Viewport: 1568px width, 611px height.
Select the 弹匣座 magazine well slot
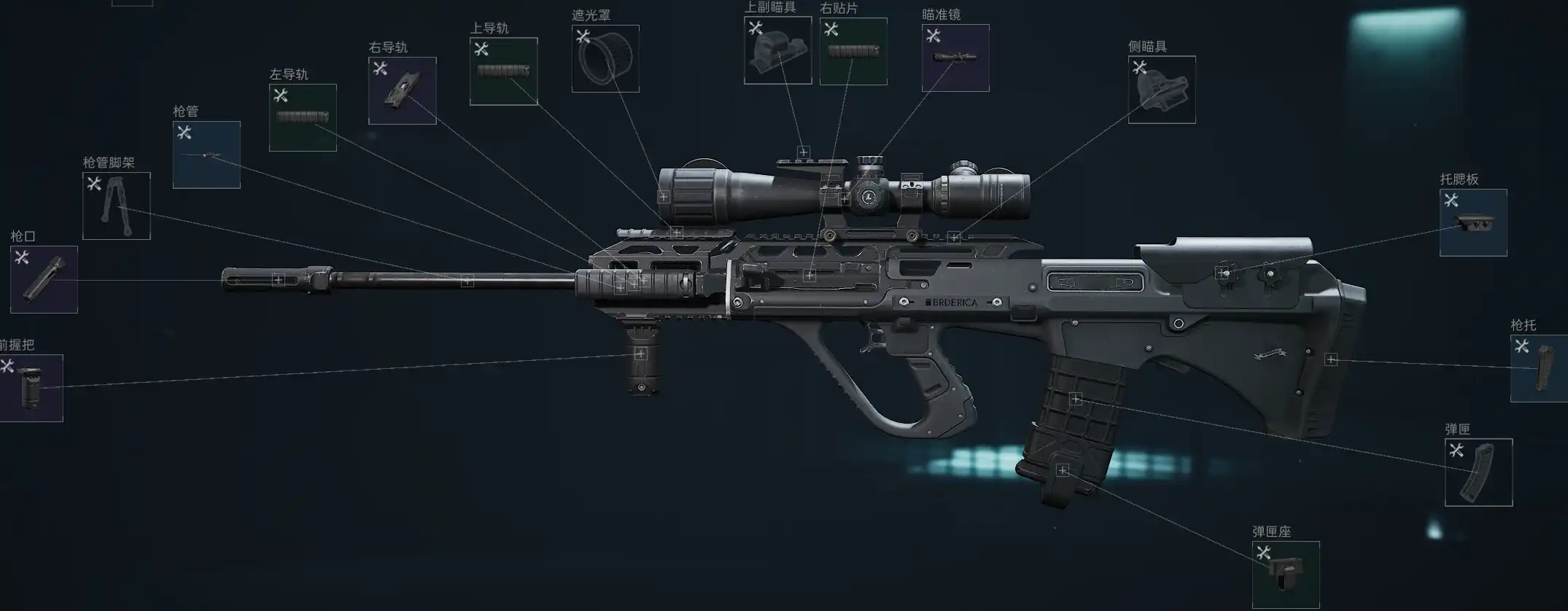click(x=1286, y=575)
